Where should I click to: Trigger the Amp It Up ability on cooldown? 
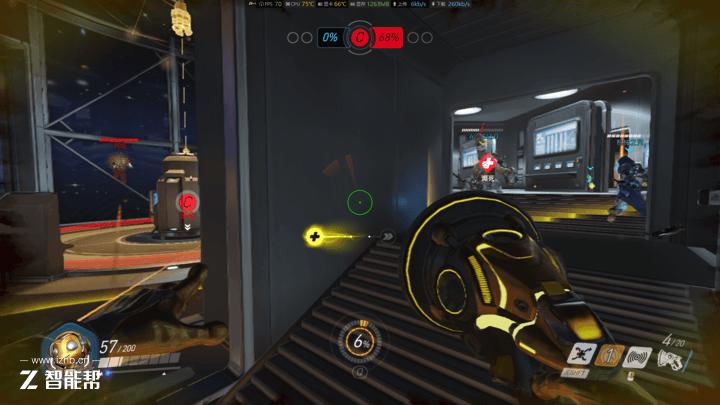coord(606,355)
